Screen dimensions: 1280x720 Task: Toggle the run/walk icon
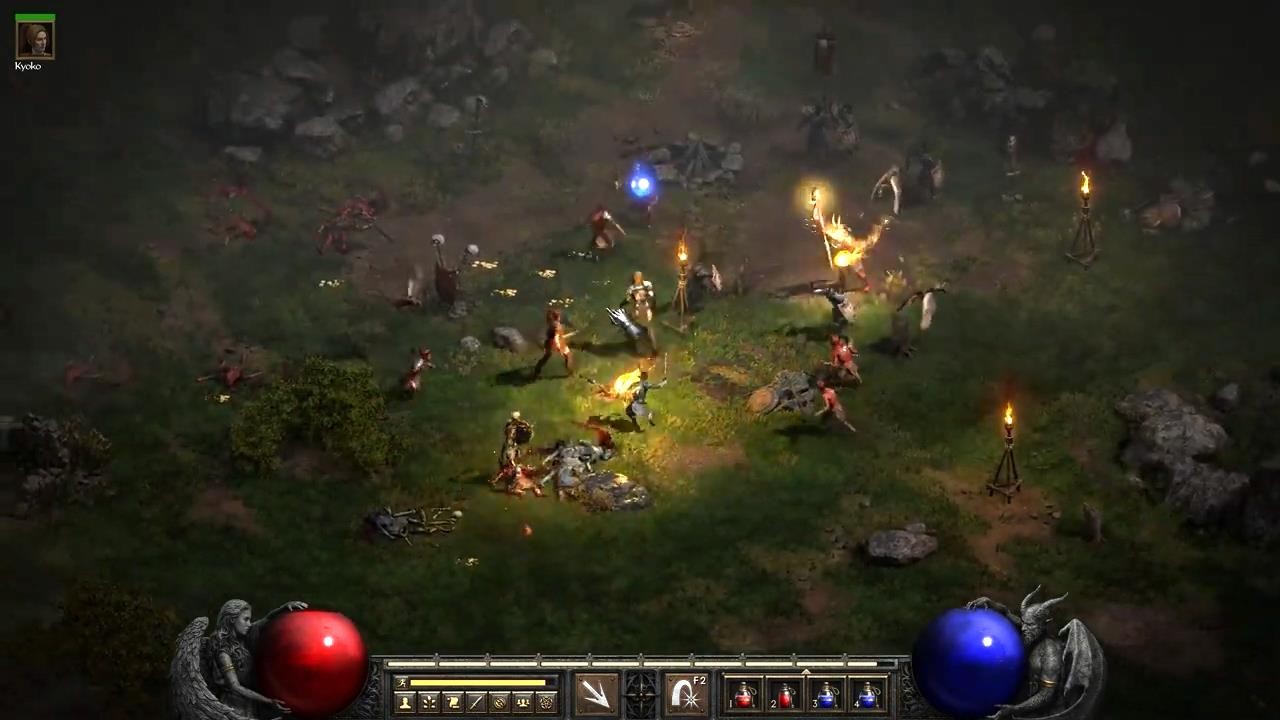point(402,683)
